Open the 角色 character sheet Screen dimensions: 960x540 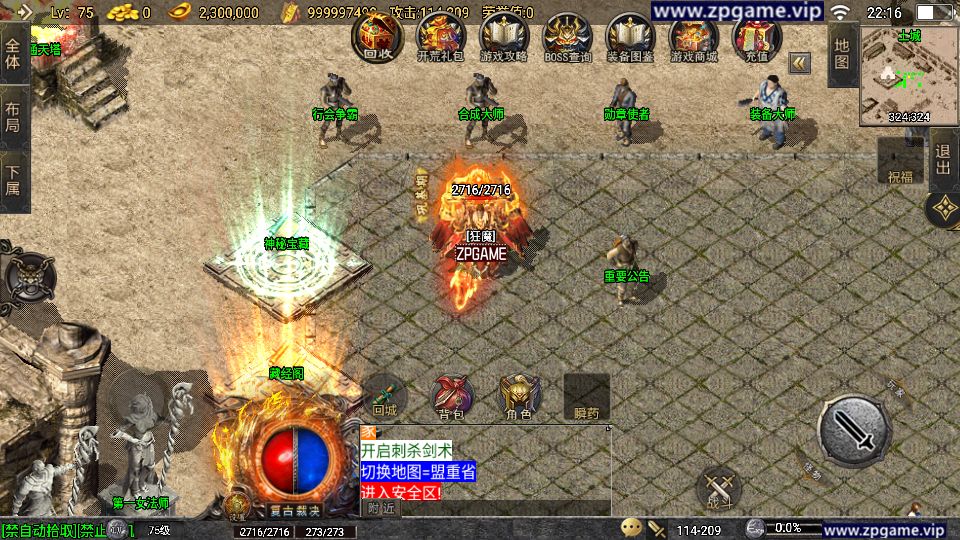coord(518,395)
